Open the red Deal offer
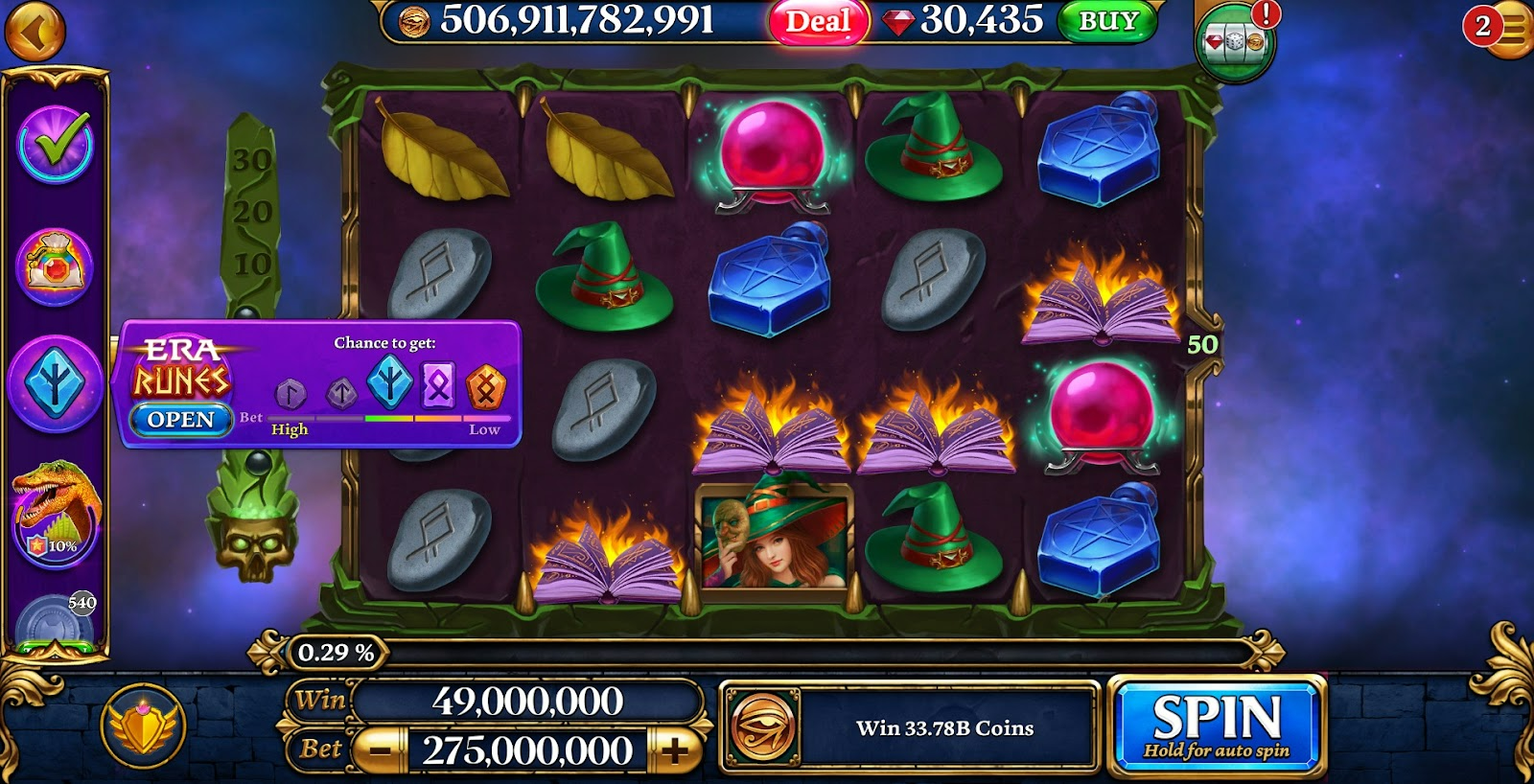 [818, 21]
